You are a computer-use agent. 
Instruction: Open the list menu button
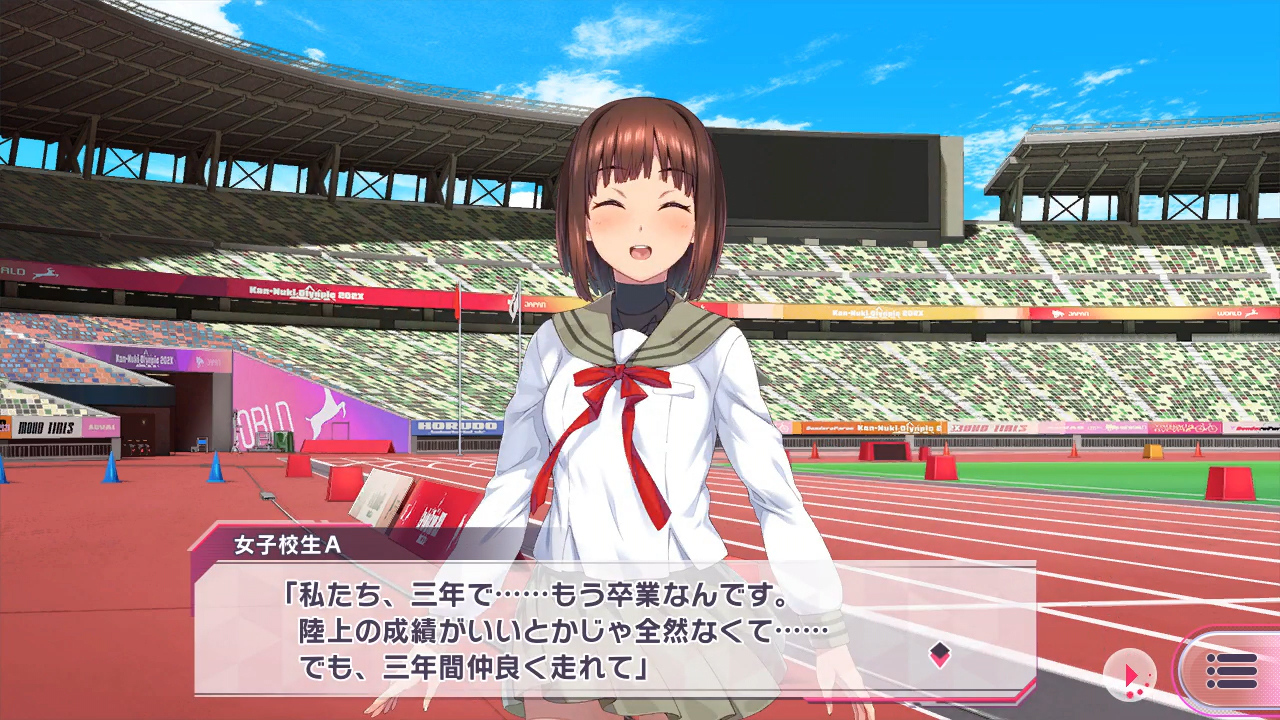(1231, 671)
